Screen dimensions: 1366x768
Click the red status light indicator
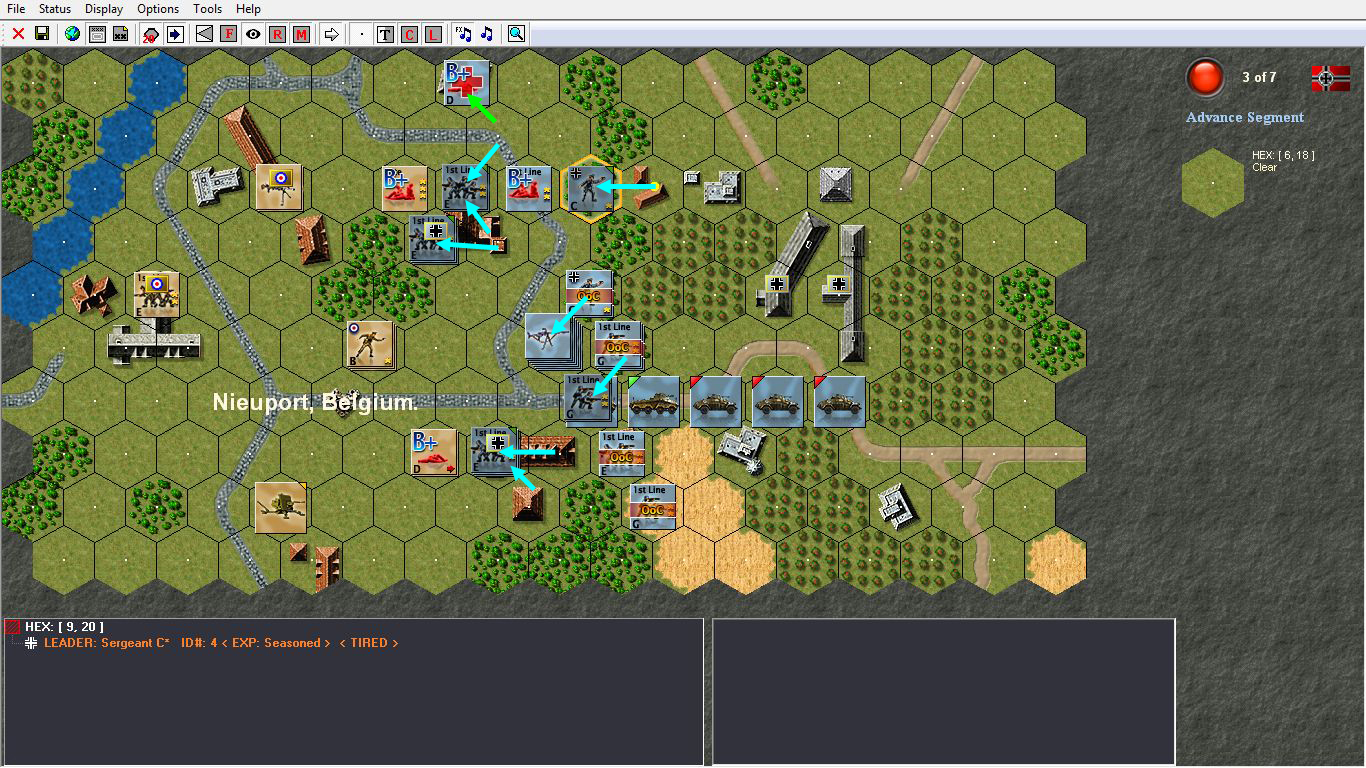(1205, 77)
